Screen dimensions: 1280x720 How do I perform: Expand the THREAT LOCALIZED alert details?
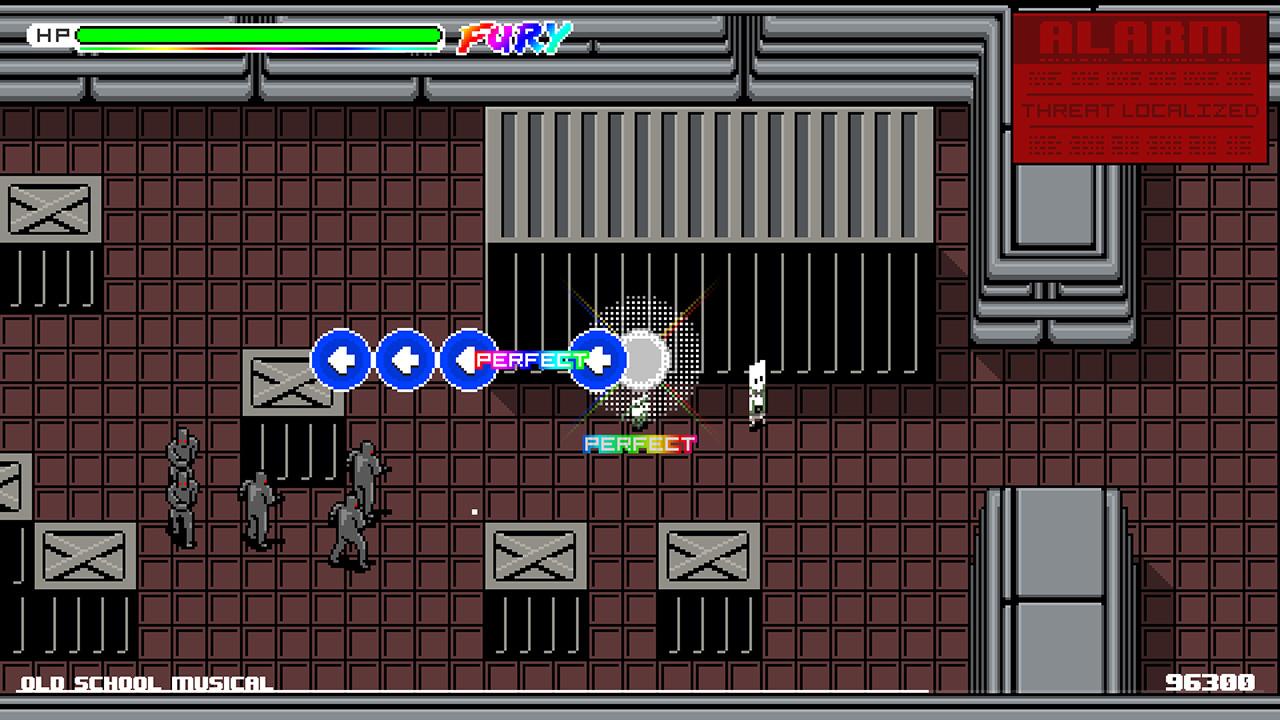[x=1140, y=113]
